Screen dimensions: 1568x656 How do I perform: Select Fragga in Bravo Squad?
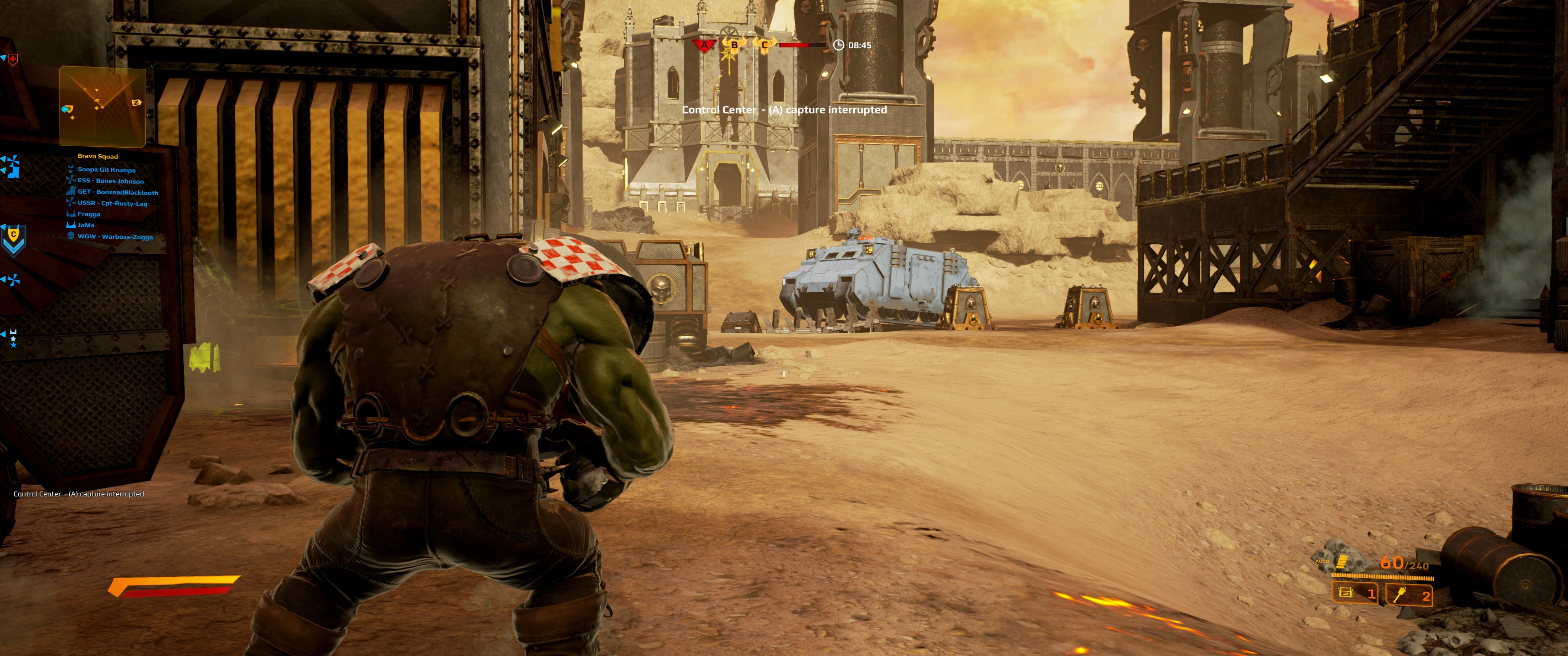click(x=89, y=214)
